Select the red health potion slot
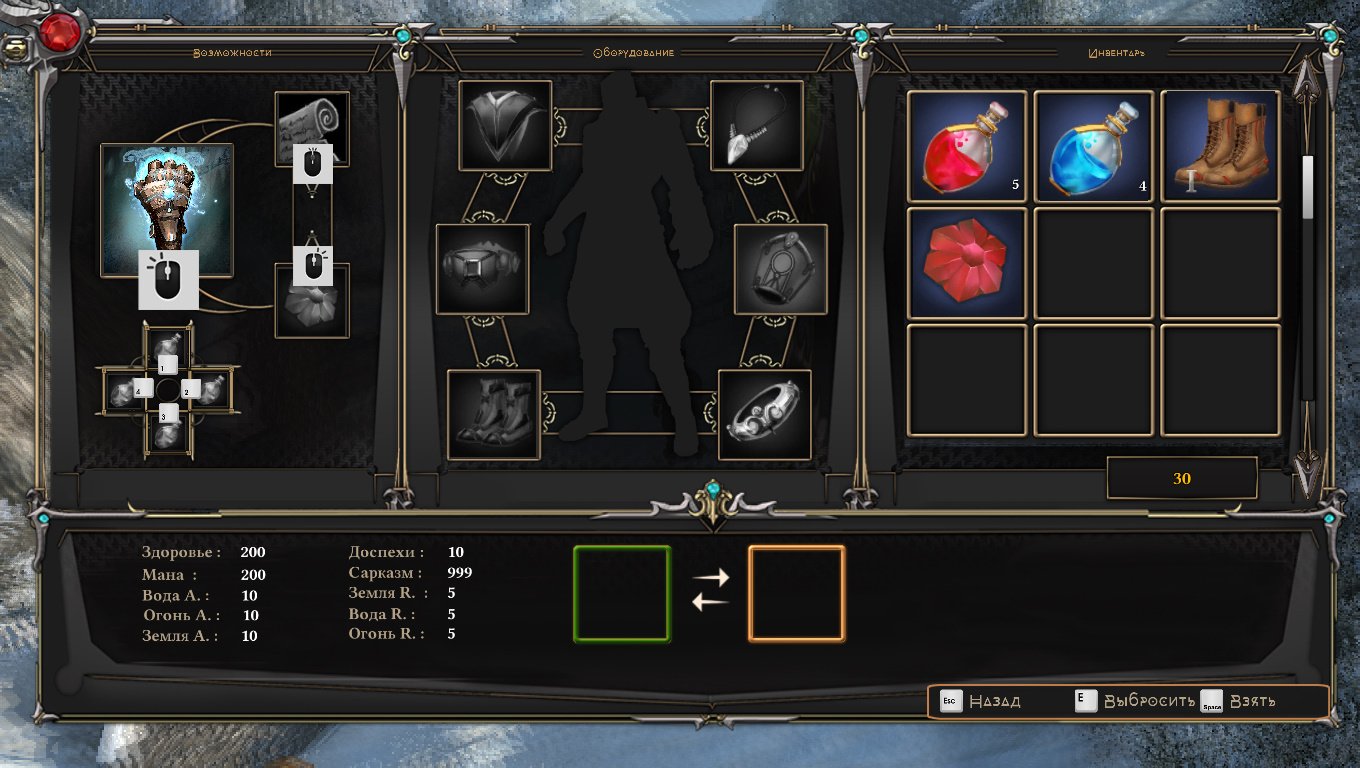1360x768 pixels. click(967, 147)
